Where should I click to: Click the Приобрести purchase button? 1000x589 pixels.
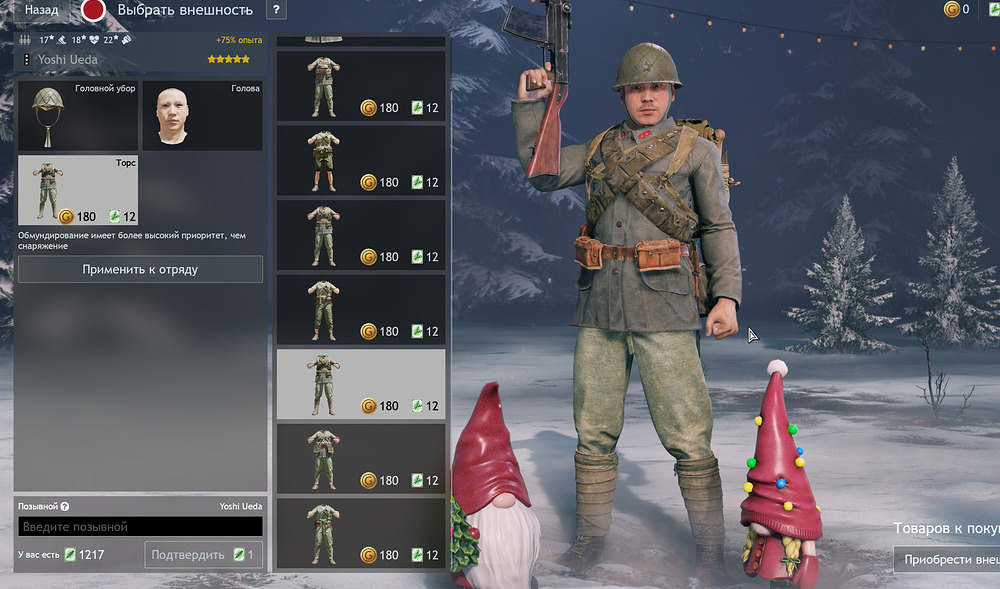tap(946, 559)
